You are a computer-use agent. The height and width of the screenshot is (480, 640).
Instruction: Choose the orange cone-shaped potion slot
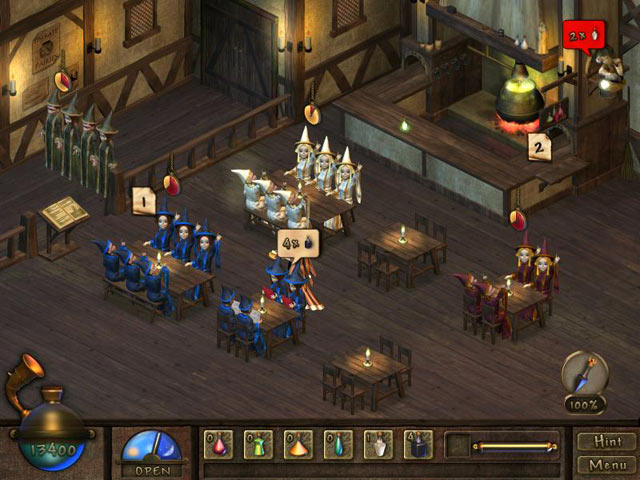point(298,445)
